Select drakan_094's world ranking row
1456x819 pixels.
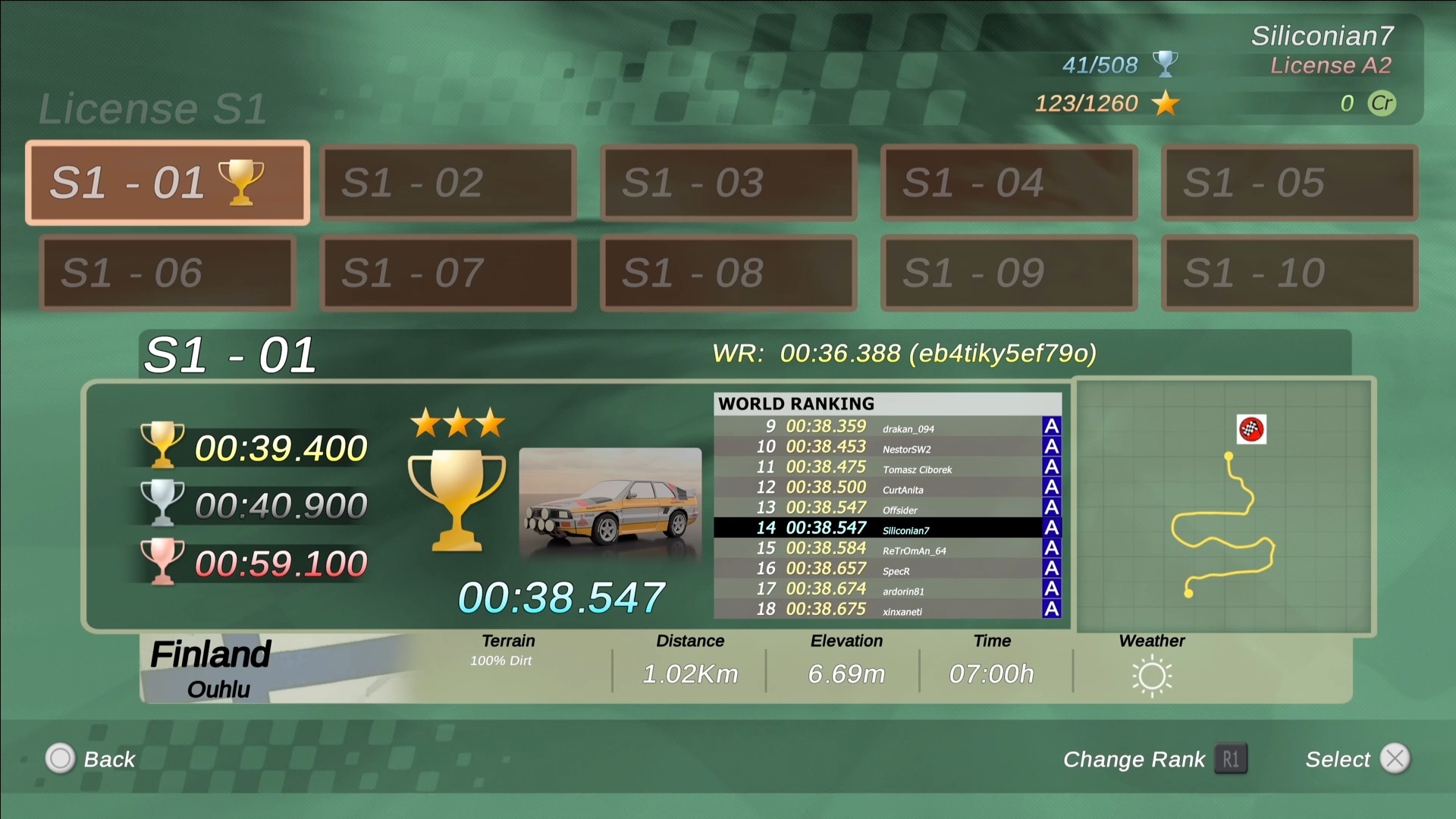tap(887, 427)
